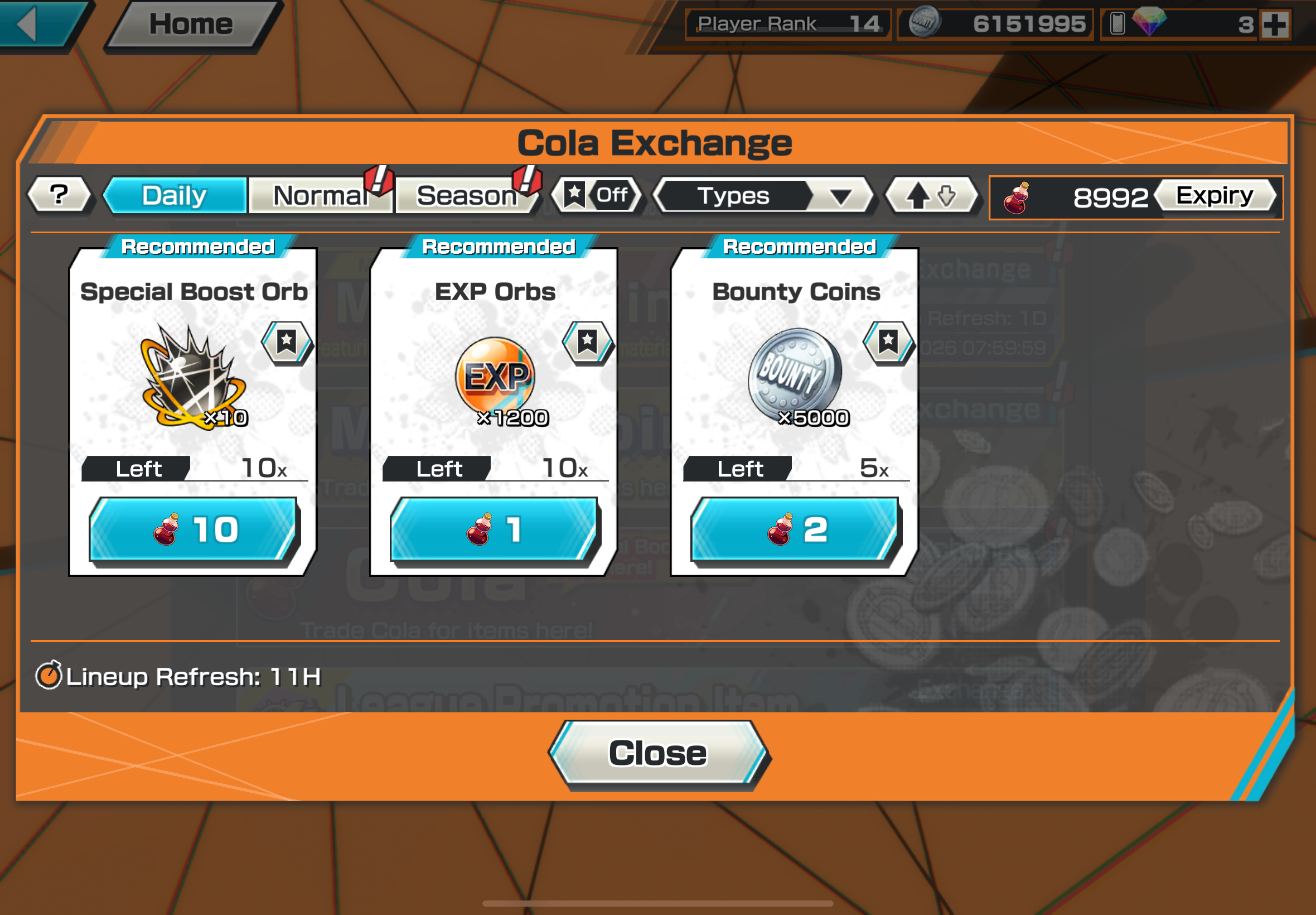Screen dimensions: 1316x915
Task: Close the Cola Exchange window
Action: (x=657, y=753)
